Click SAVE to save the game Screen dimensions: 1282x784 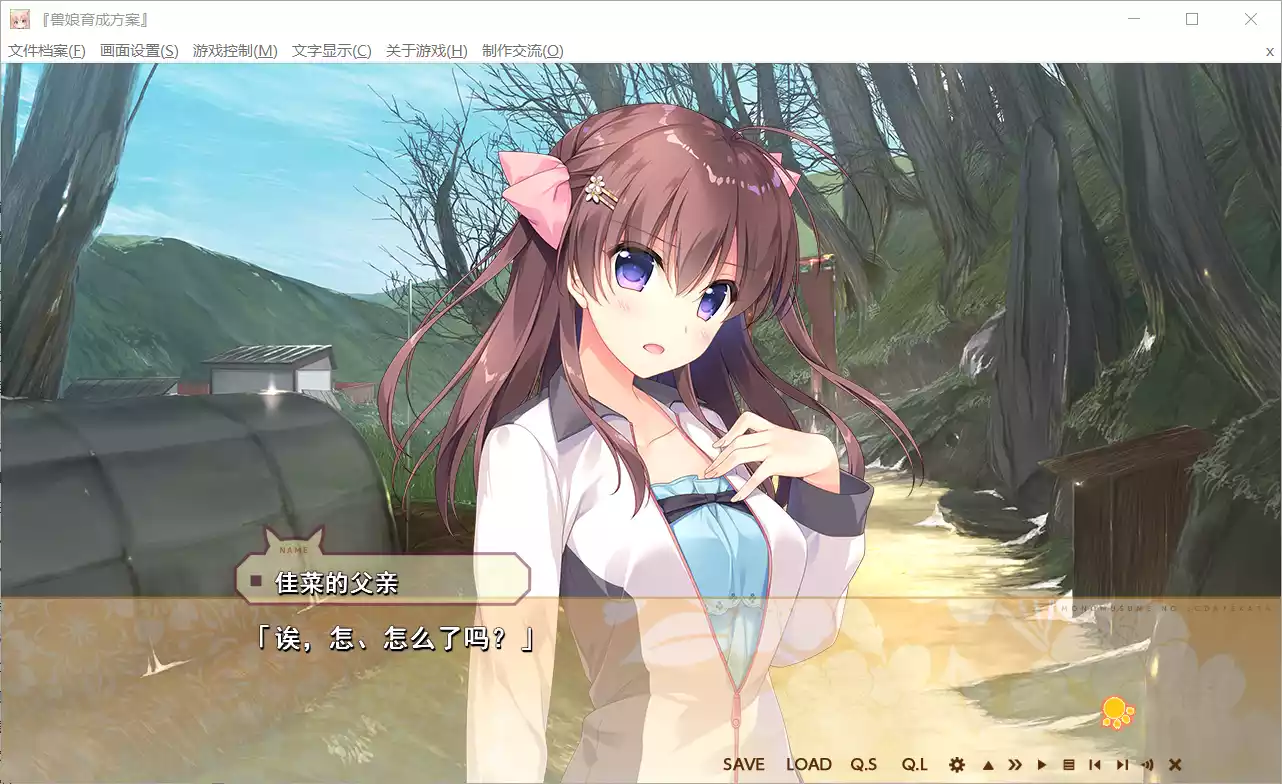click(x=744, y=764)
